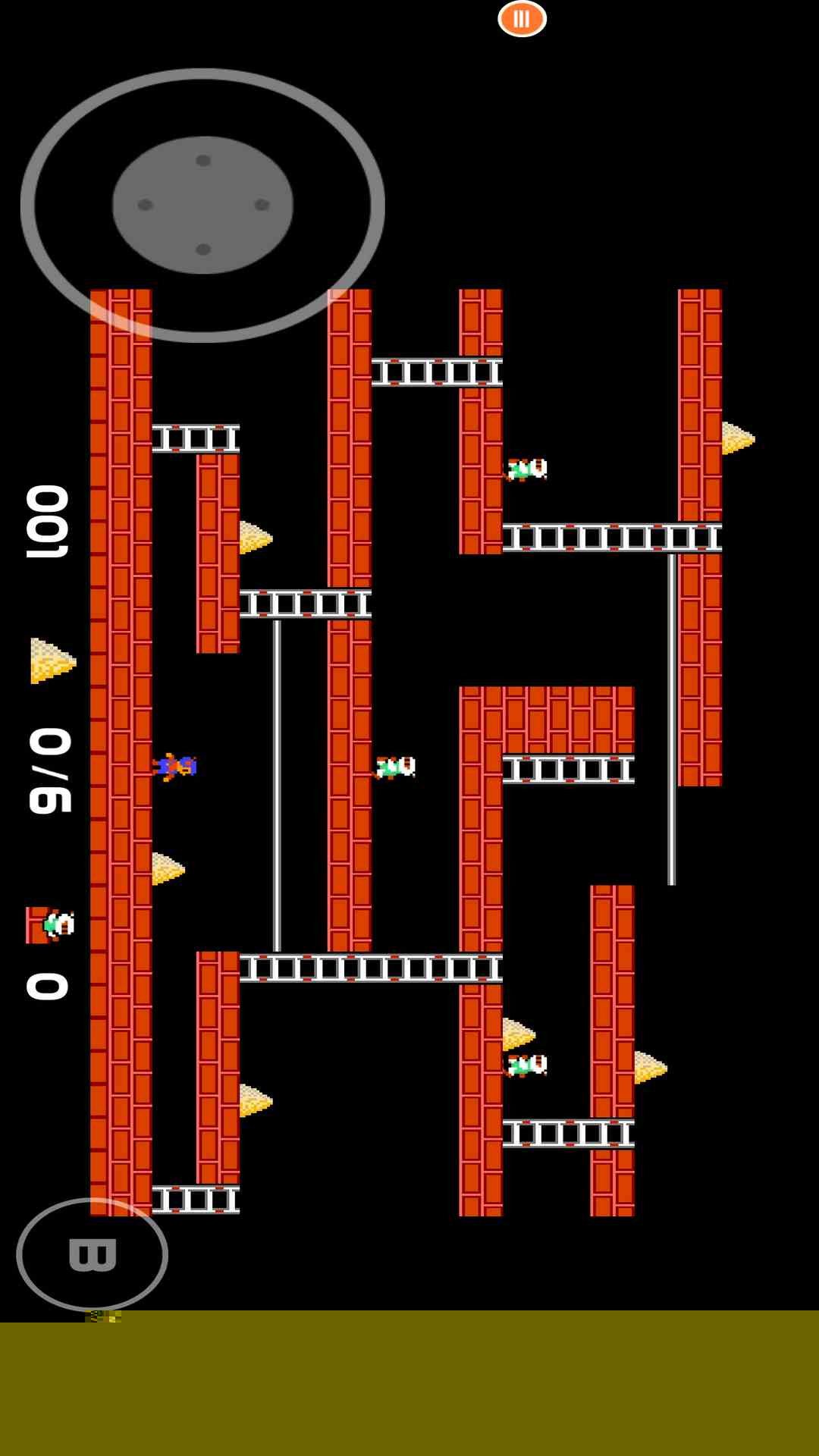Tap the orange pause button
The height and width of the screenshot is (1456, 819).
coord(522,19)
